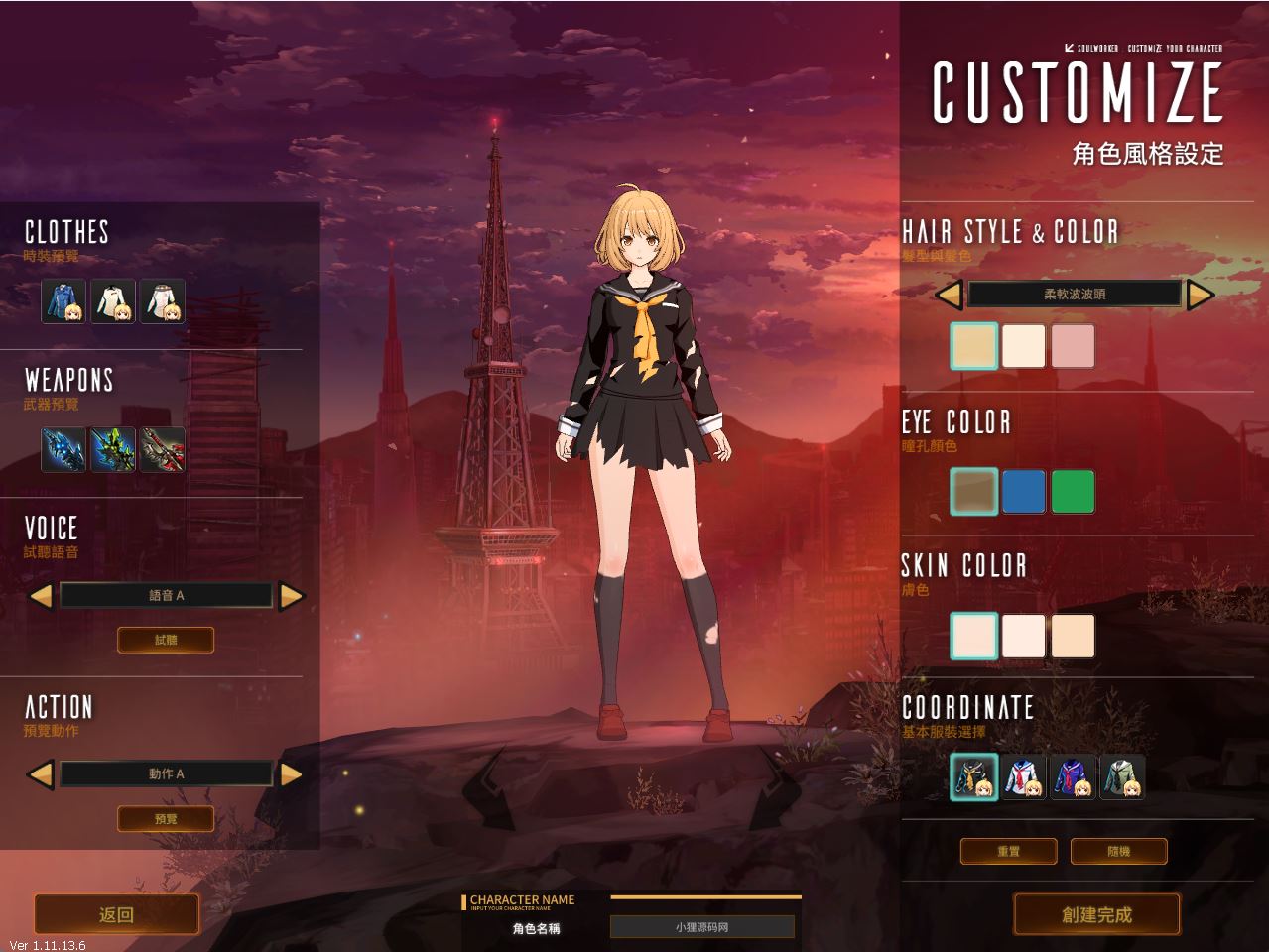Choose the pink hair color swatch
Screen dimensions: 1269x952
[x=1073, y=346]
